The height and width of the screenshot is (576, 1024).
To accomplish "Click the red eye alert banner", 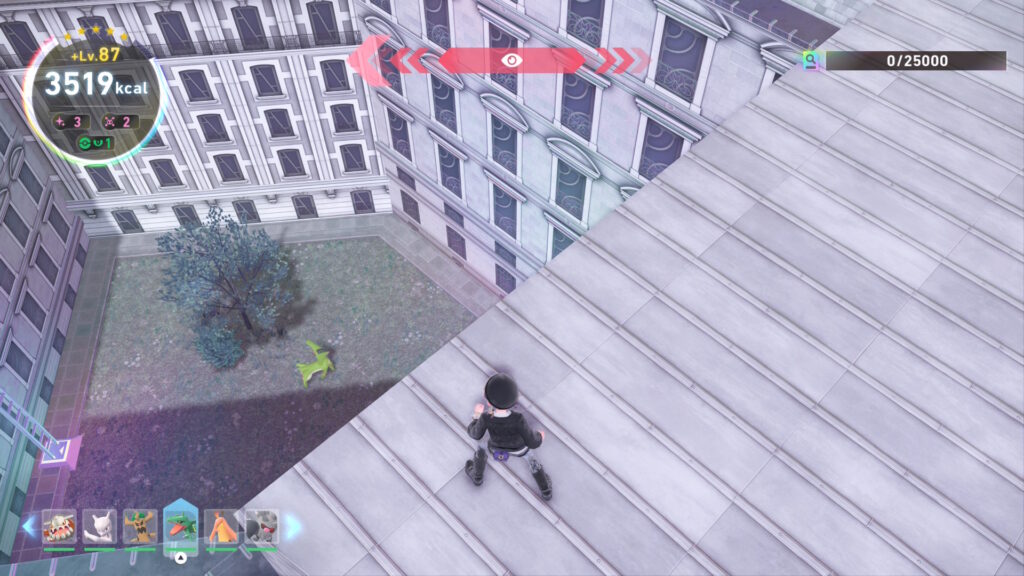I will pos(511,60).
